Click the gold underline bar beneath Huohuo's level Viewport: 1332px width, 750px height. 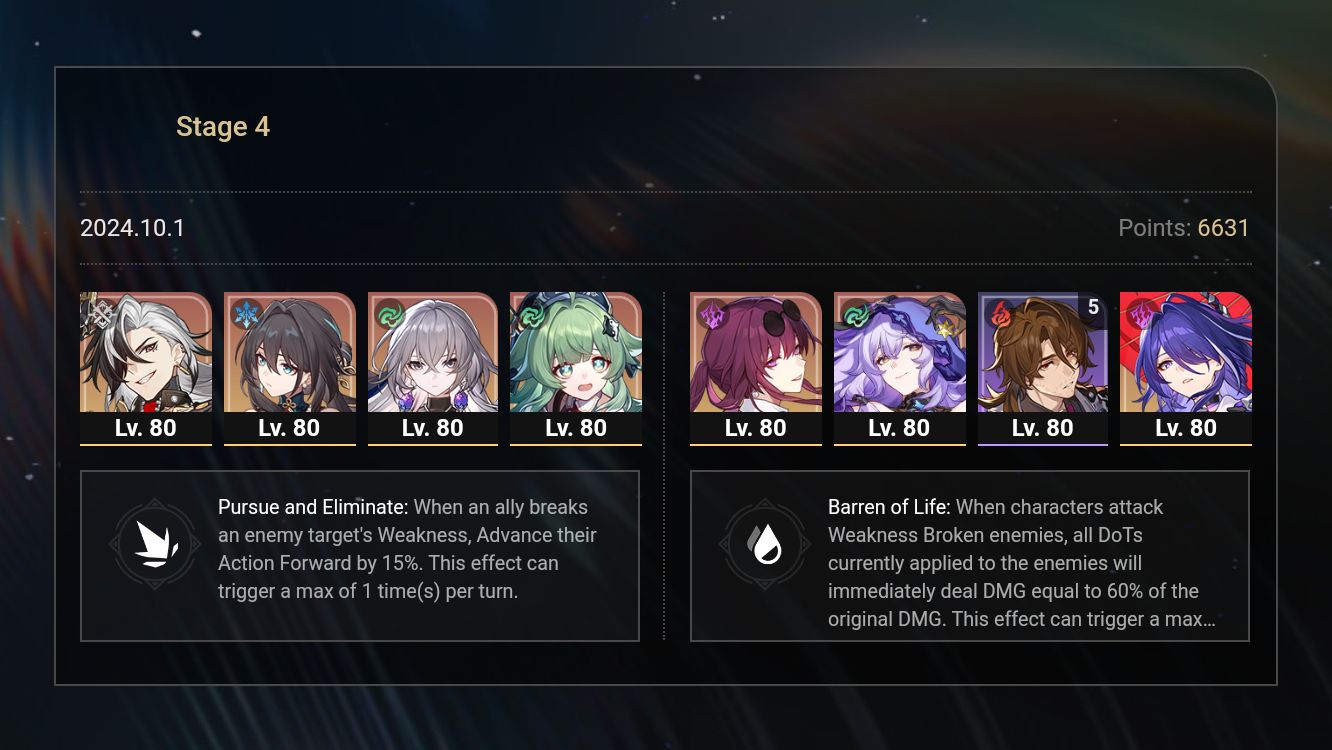coord(577,446)
